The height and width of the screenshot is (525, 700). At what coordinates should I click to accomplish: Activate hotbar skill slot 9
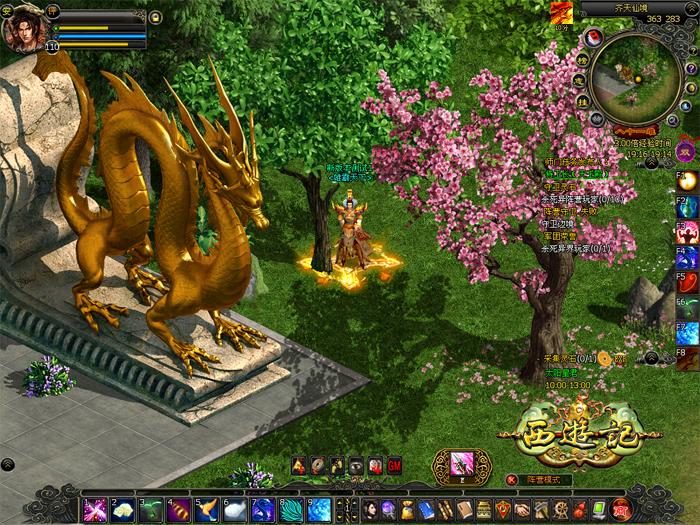click(319, 509)
